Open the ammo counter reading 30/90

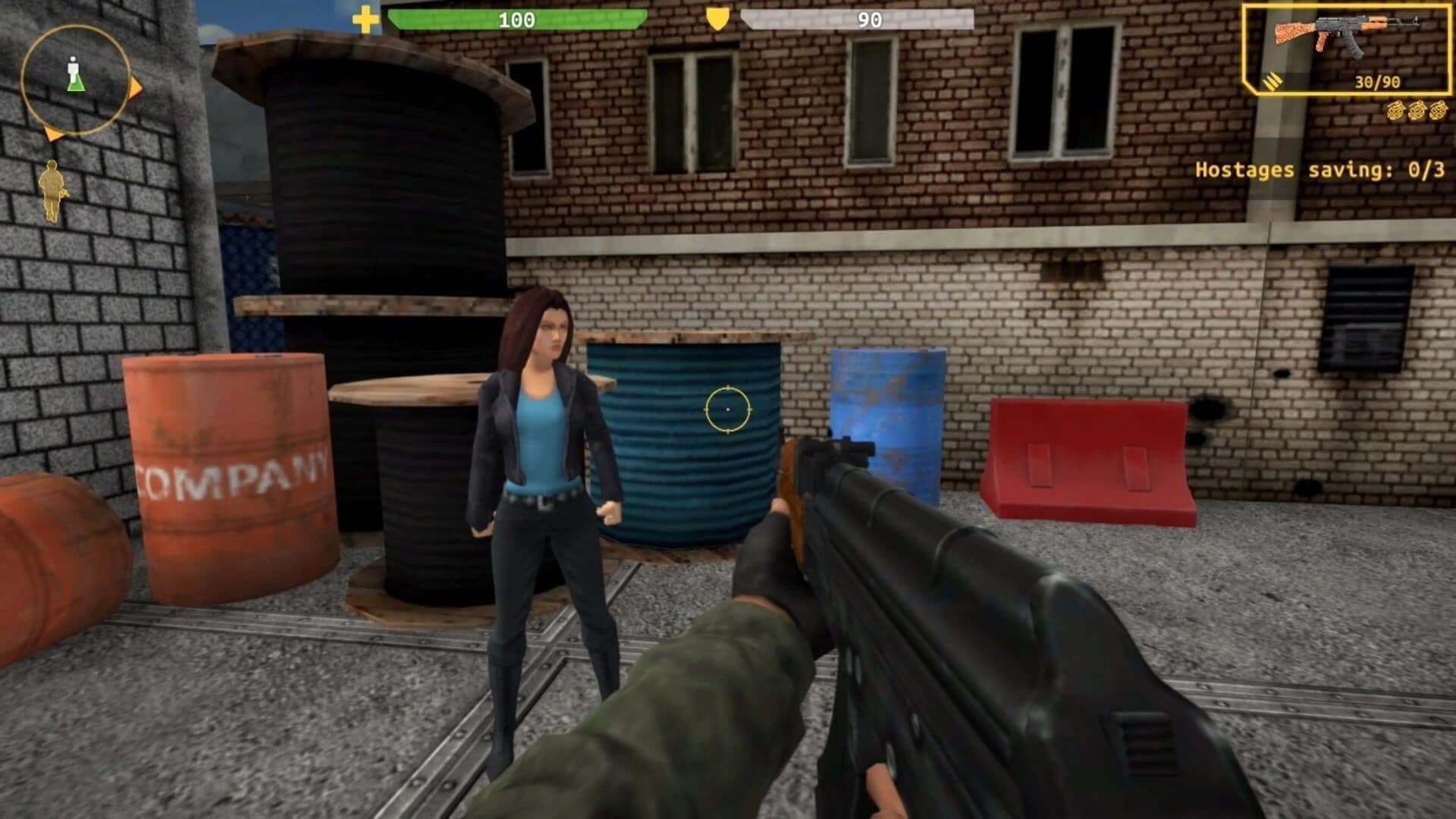point(1378,82)
